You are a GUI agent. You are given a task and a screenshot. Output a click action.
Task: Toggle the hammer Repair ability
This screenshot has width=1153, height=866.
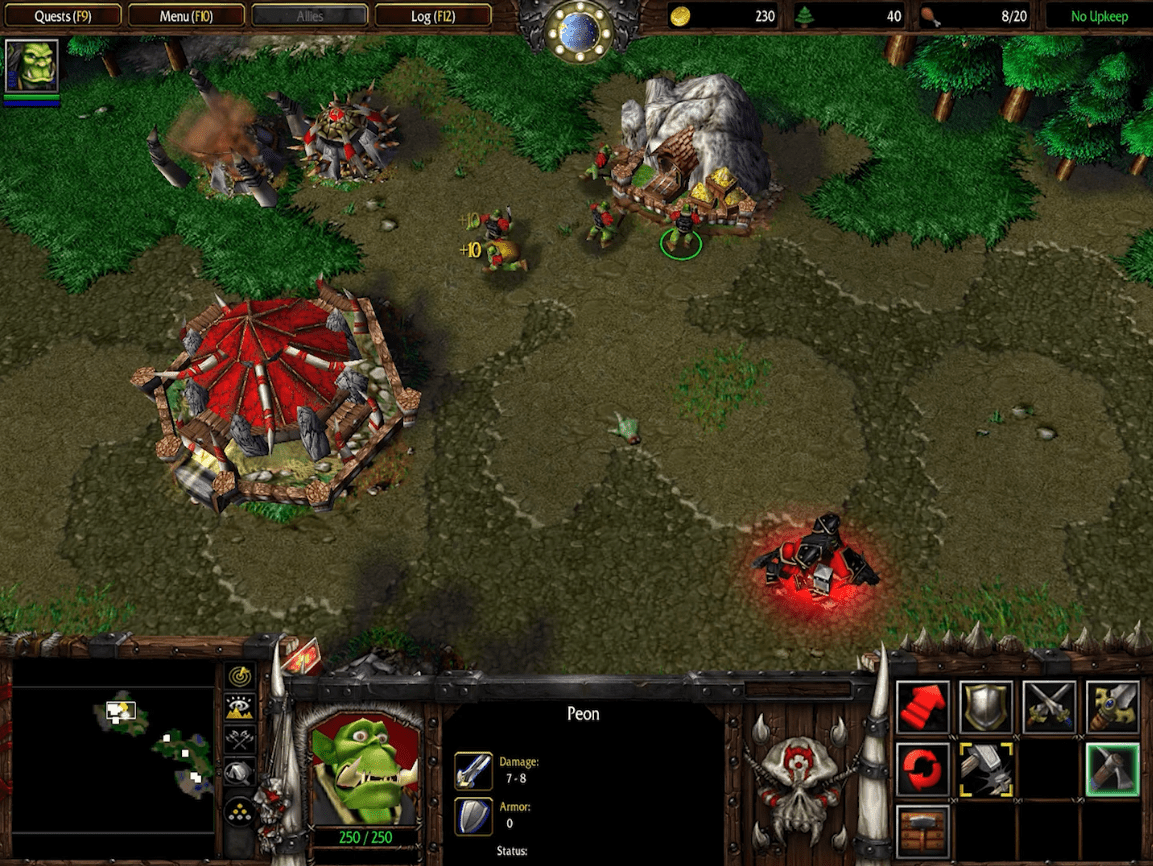click(986, 769)
